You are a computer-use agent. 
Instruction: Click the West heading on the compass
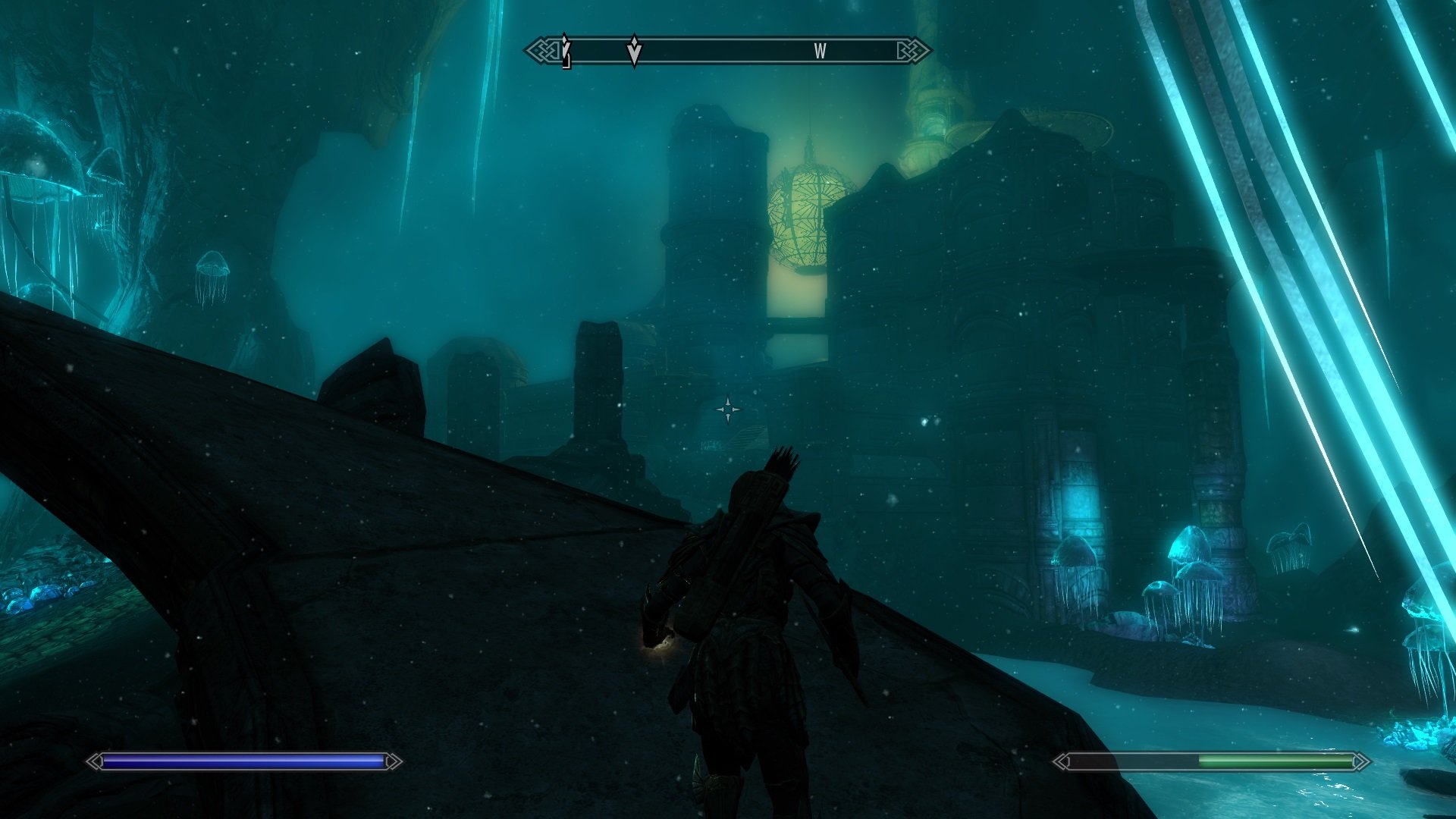pos(820,52)
